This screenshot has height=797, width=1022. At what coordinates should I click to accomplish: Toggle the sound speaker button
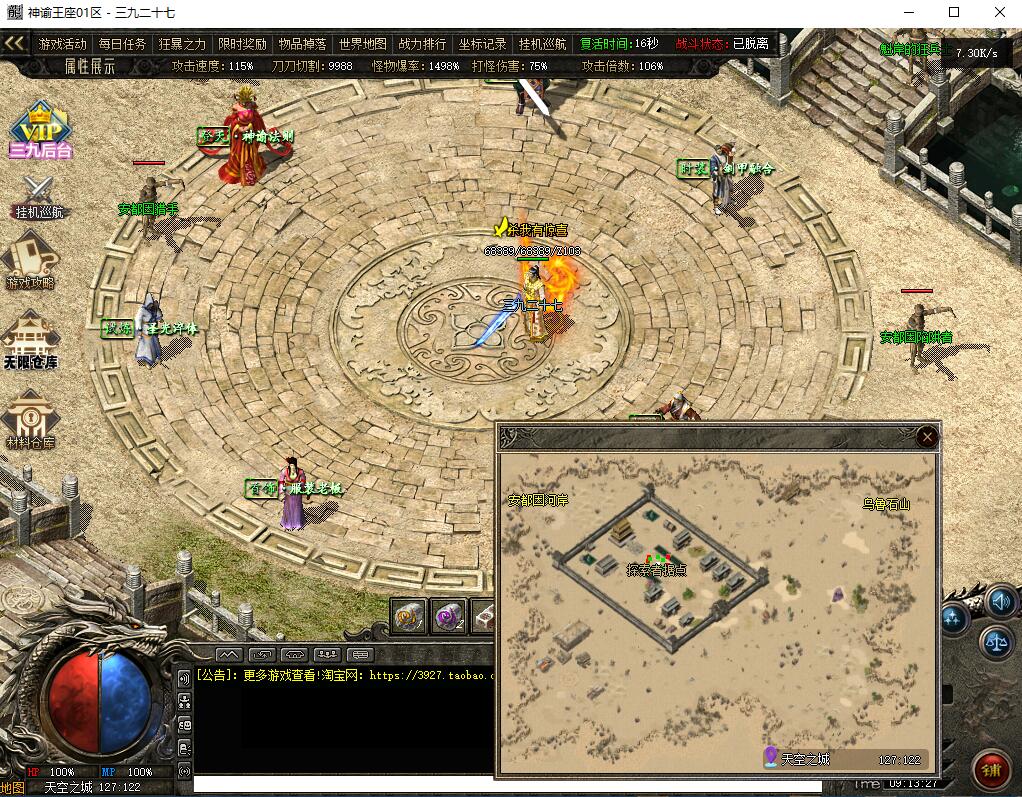(1000, 601)
